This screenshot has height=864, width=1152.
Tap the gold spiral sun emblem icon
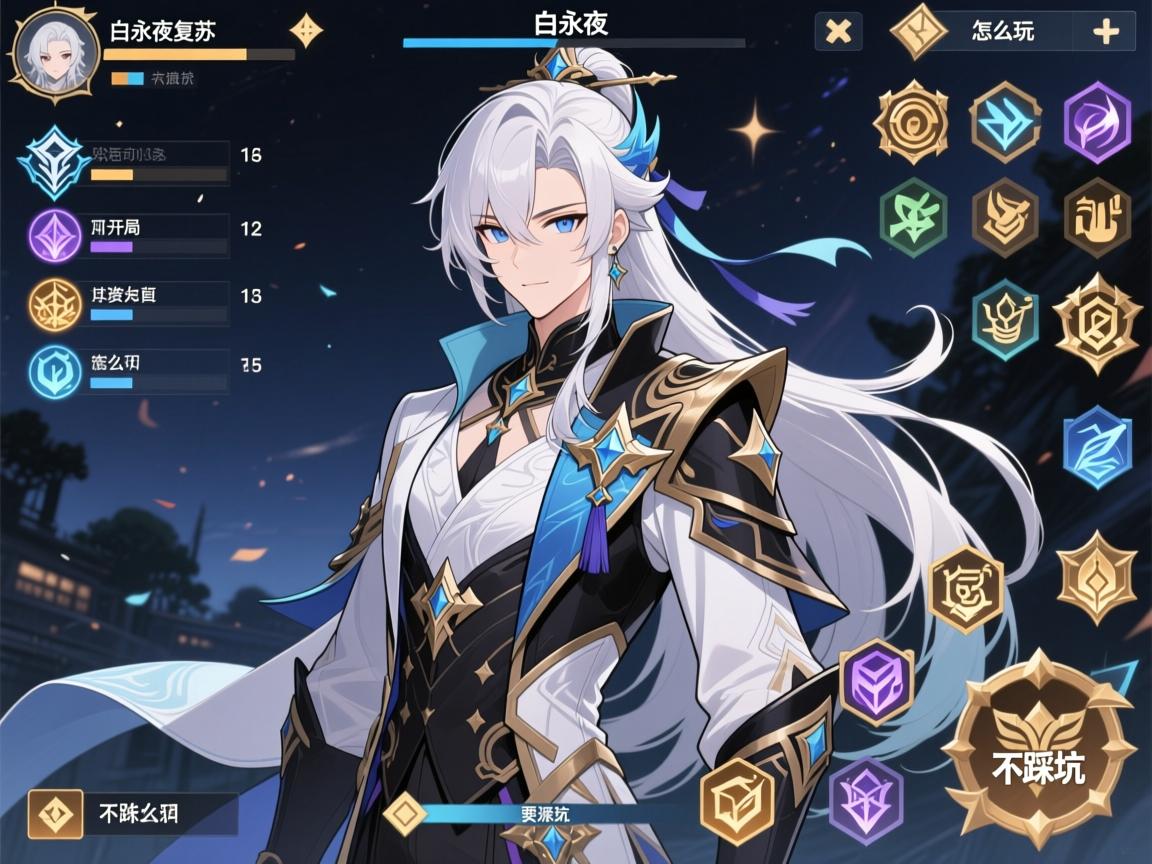[x=910, y=123]
